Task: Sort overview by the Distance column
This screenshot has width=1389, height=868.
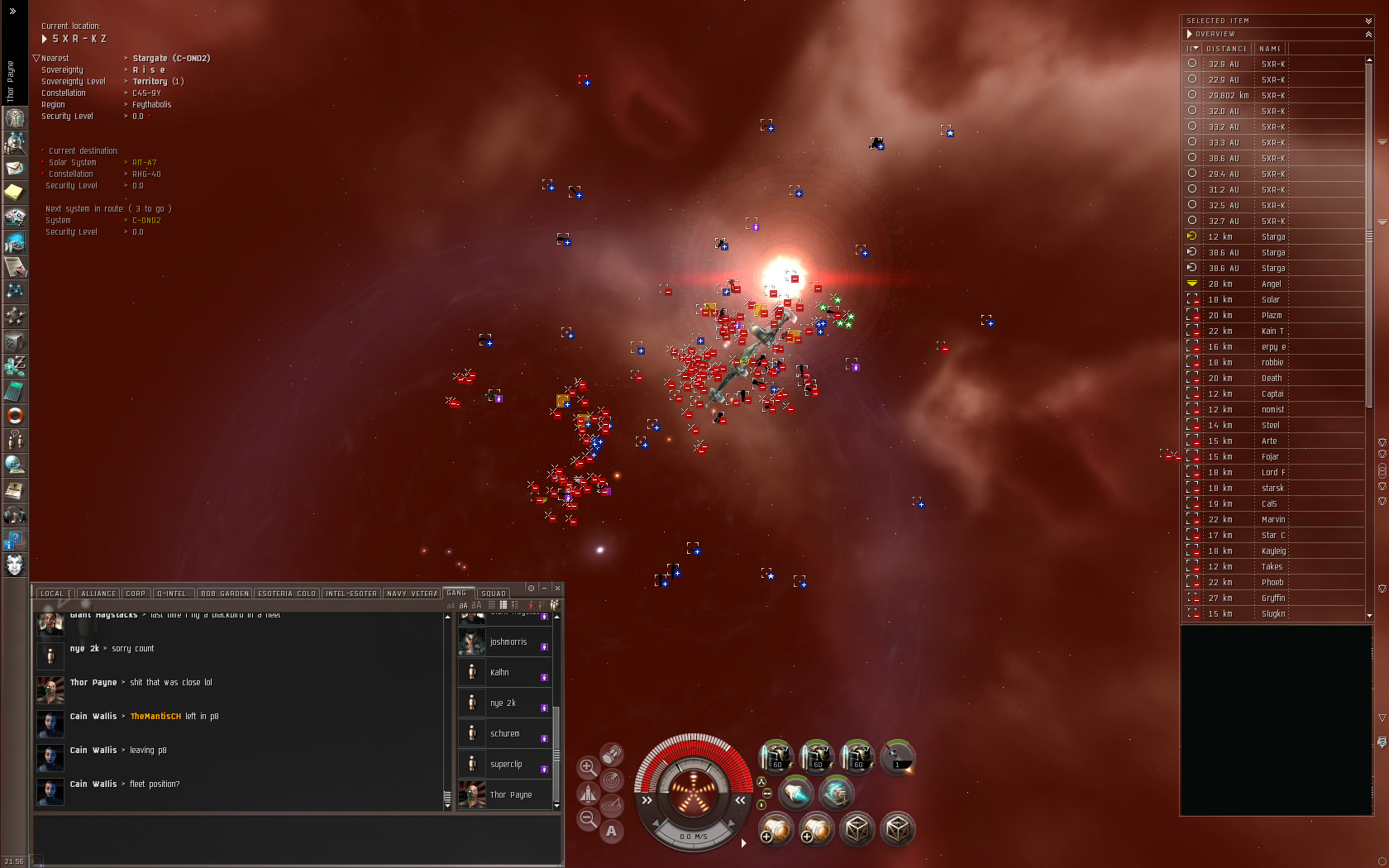Action: pyautogui.click(x=1226, y=49)
